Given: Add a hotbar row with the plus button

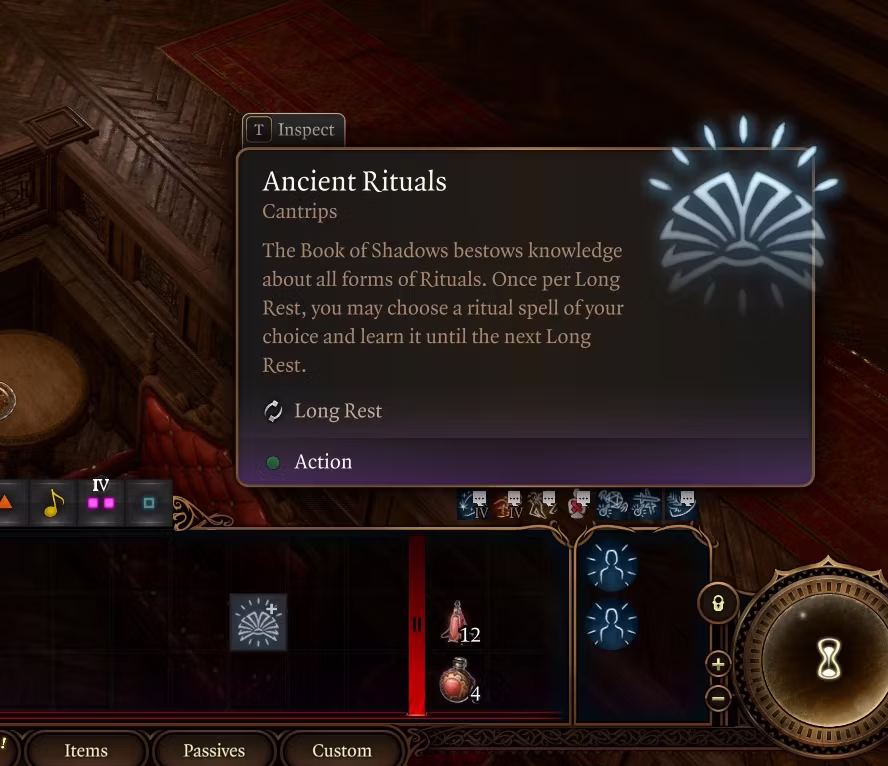Looking at the screenshot, I should click(718, 663).
